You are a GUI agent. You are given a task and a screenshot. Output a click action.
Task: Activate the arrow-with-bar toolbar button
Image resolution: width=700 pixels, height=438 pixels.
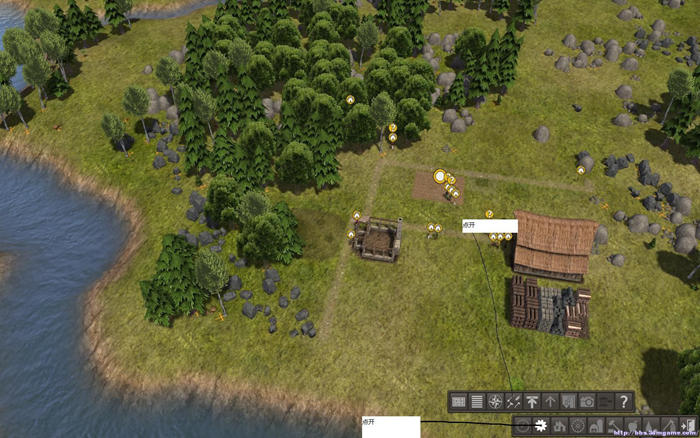[x=532, y=401]
